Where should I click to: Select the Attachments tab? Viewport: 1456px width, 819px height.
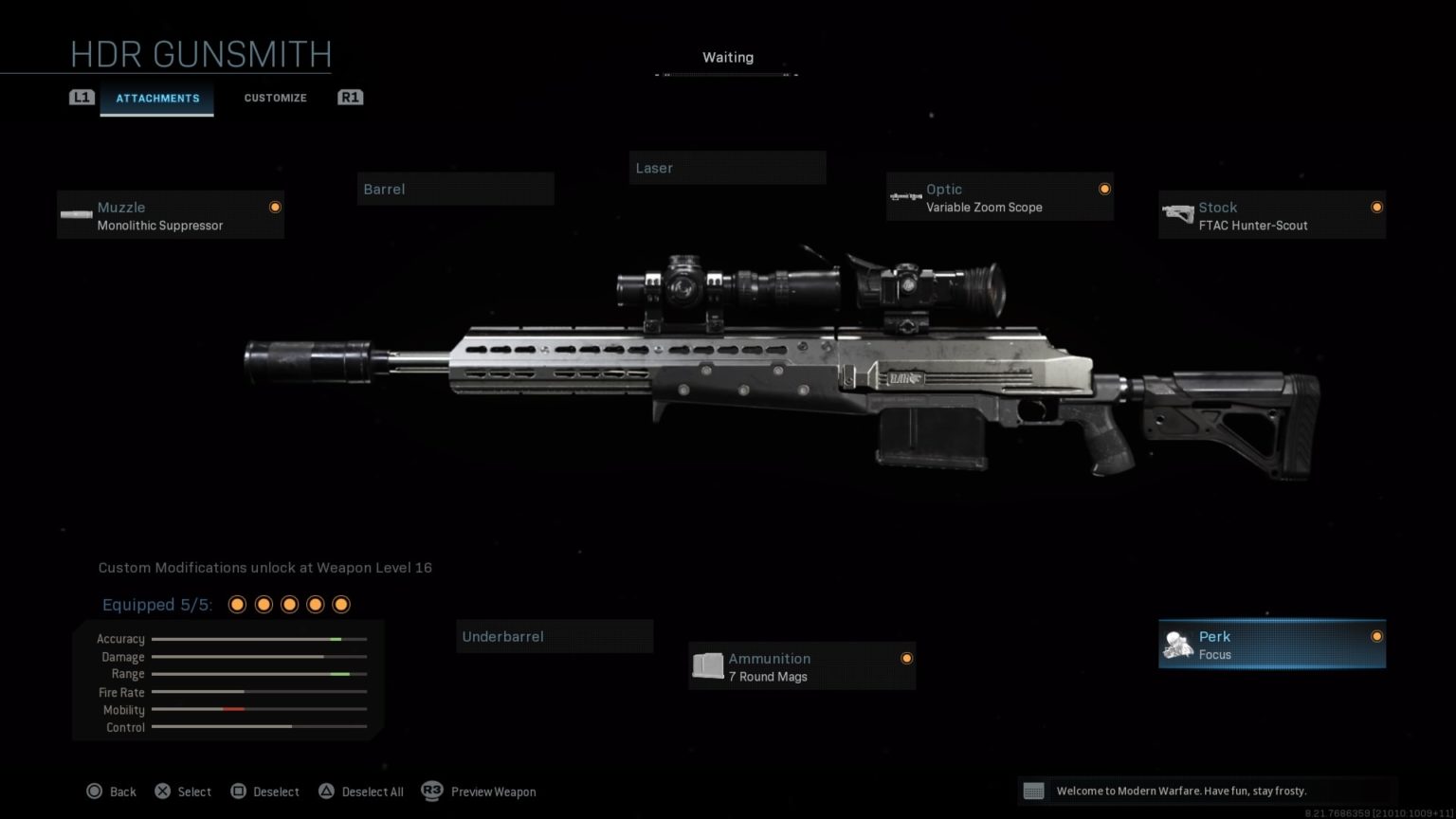tap(157, 98)
